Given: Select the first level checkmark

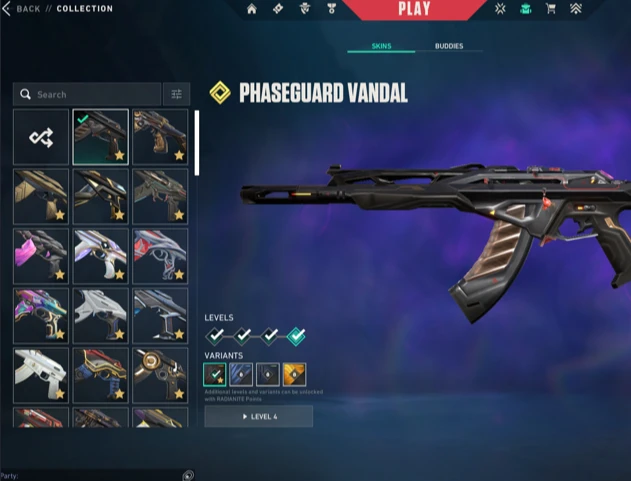Looking at the screenshot, I should (x=215, y=336).
